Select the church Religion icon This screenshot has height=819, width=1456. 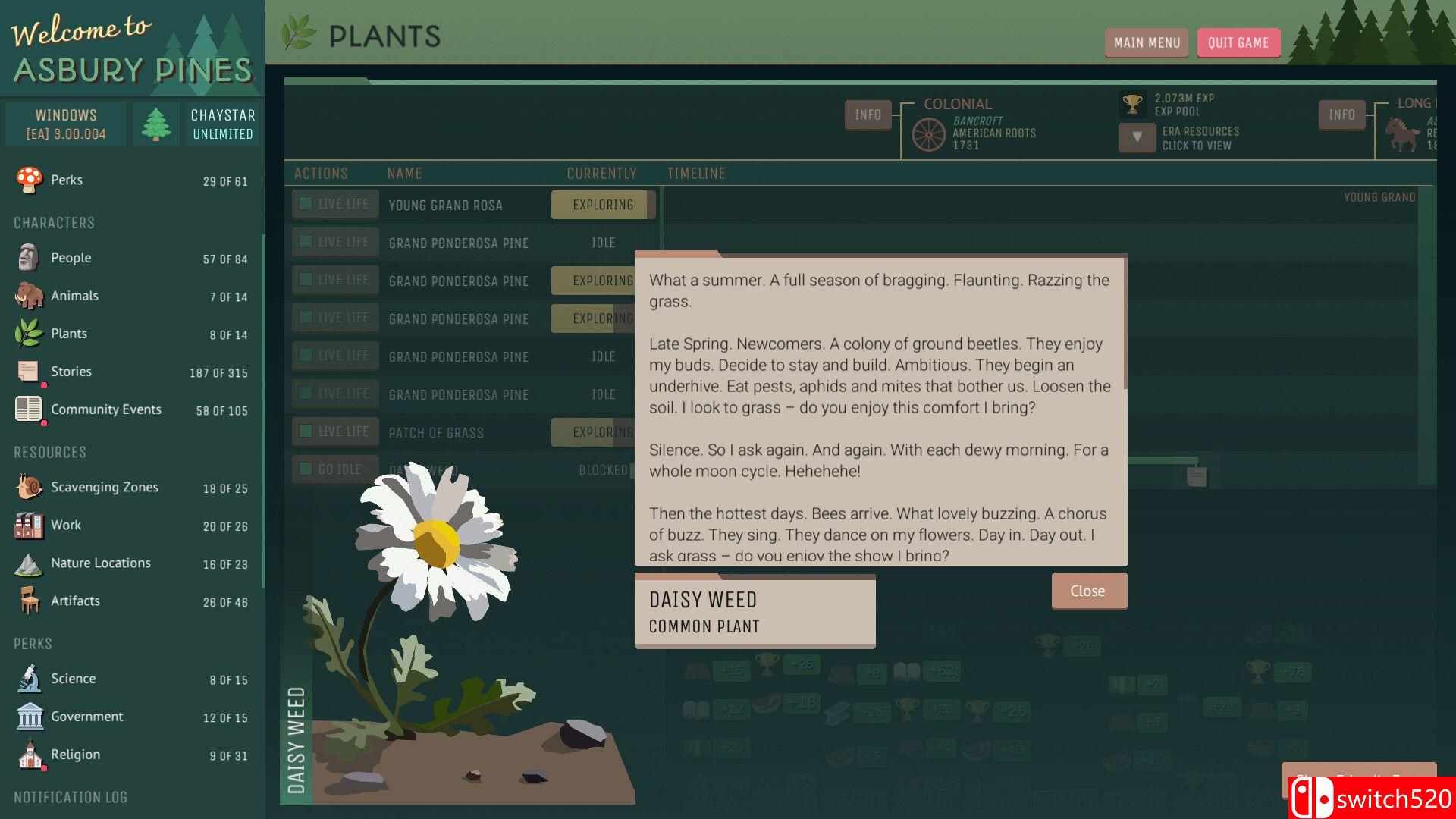click(29, 754)
